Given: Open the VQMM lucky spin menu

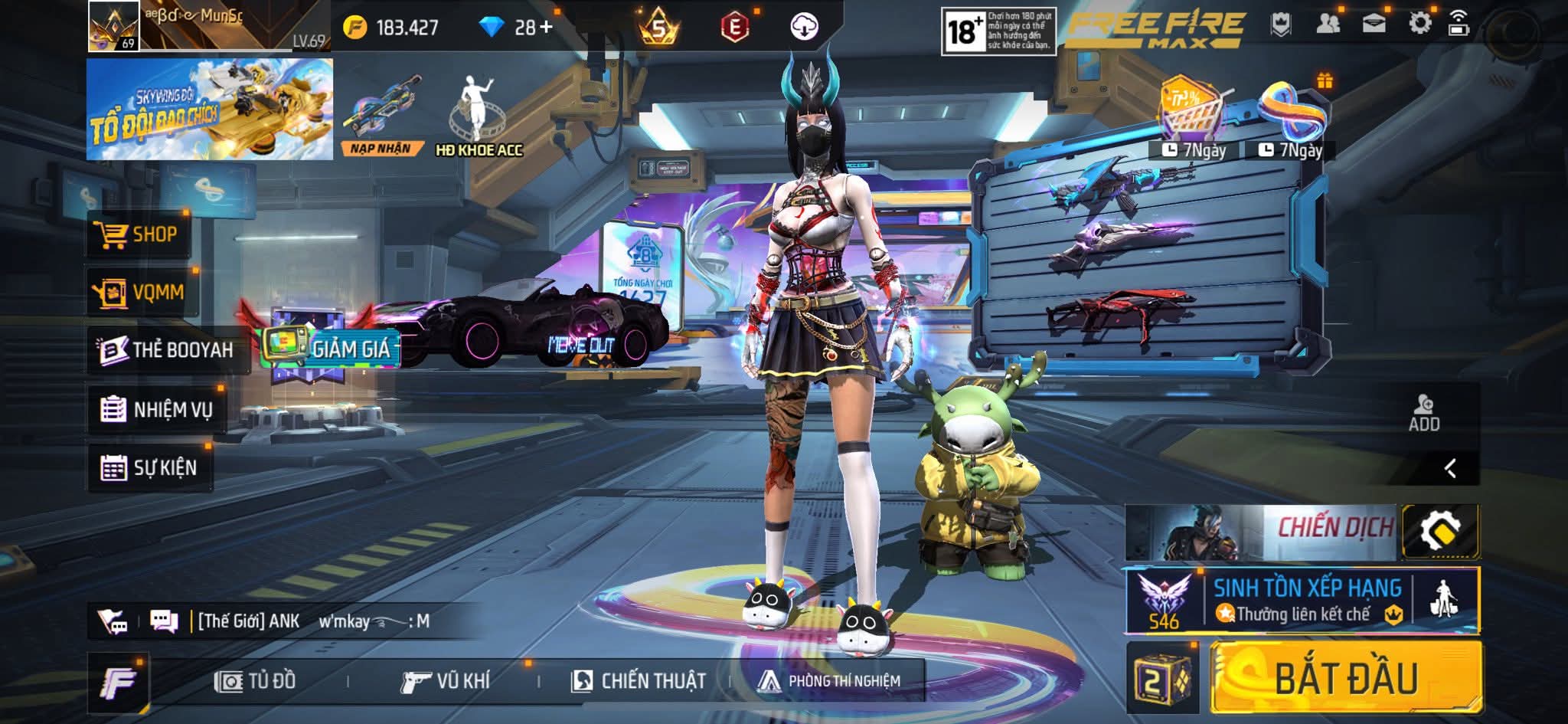Looking at the screenshot, I should [142, 292].
